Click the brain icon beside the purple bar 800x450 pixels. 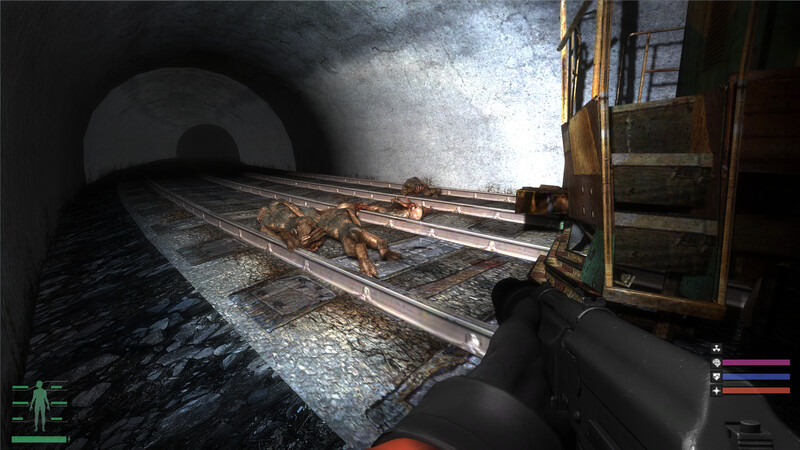coord(715,362)
